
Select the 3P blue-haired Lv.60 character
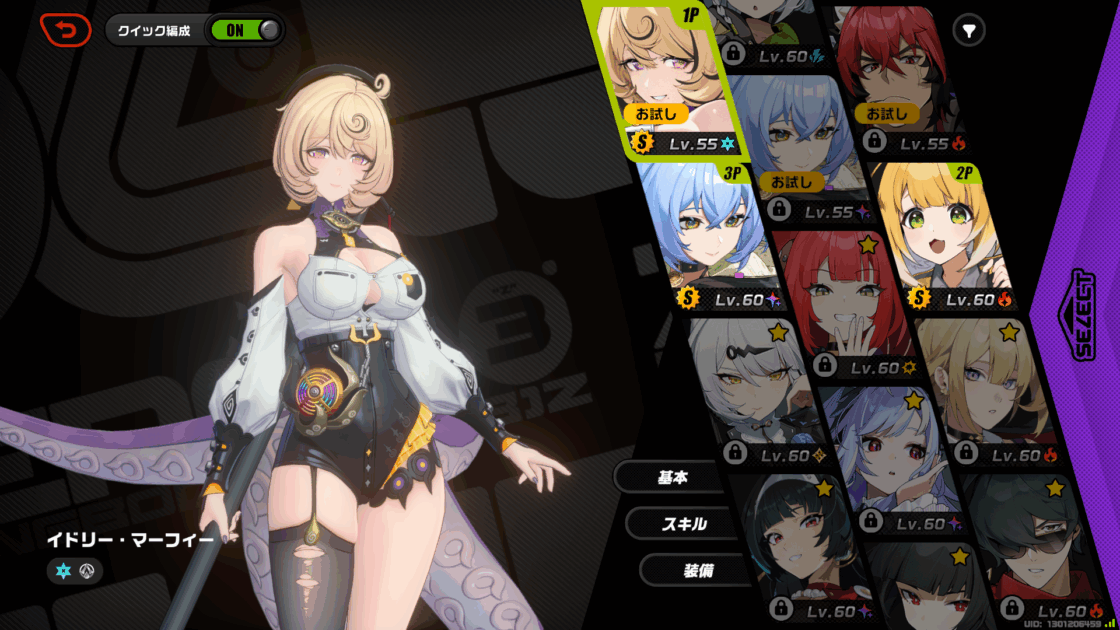705,235
